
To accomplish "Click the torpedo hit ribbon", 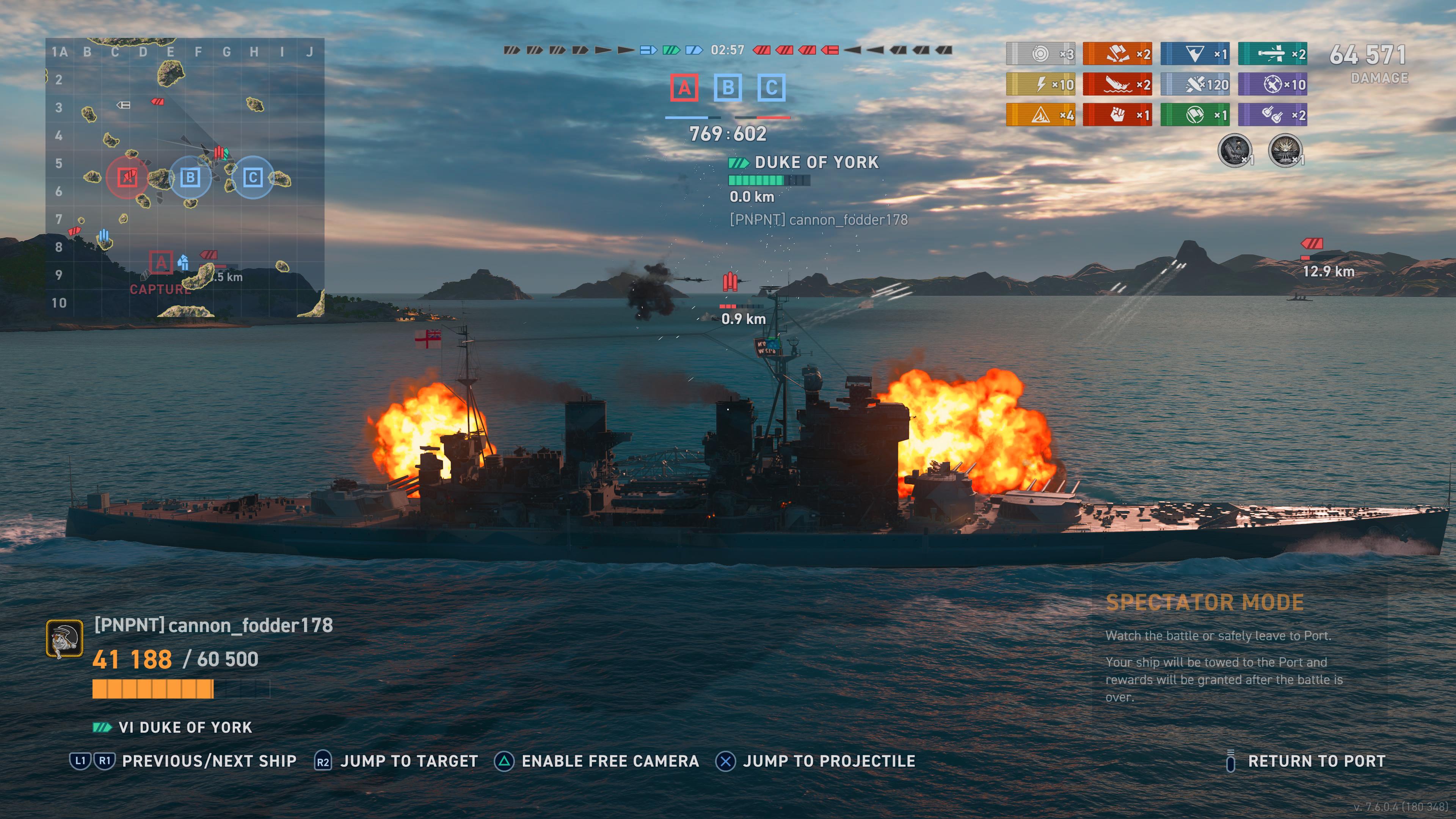I will (1272, 54).
